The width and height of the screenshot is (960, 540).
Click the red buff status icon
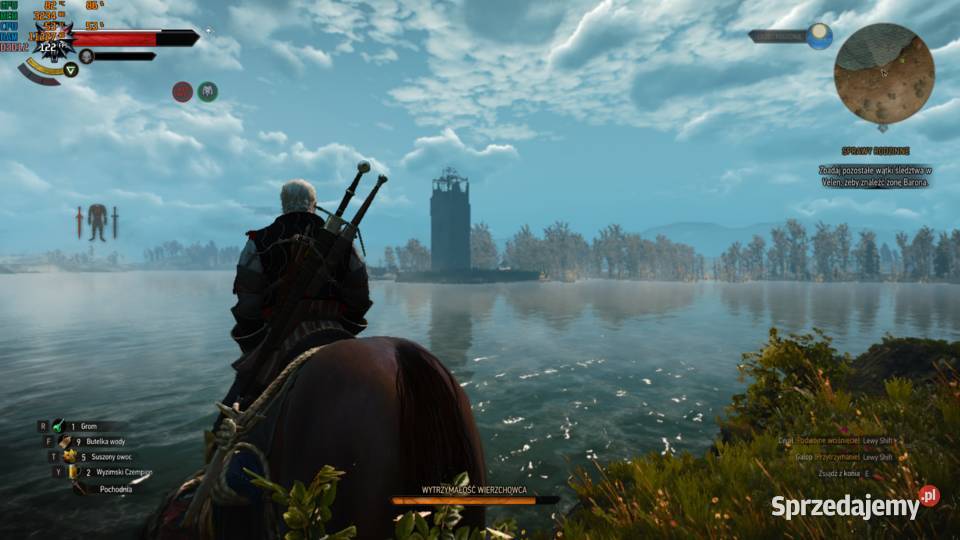[182, 91]
